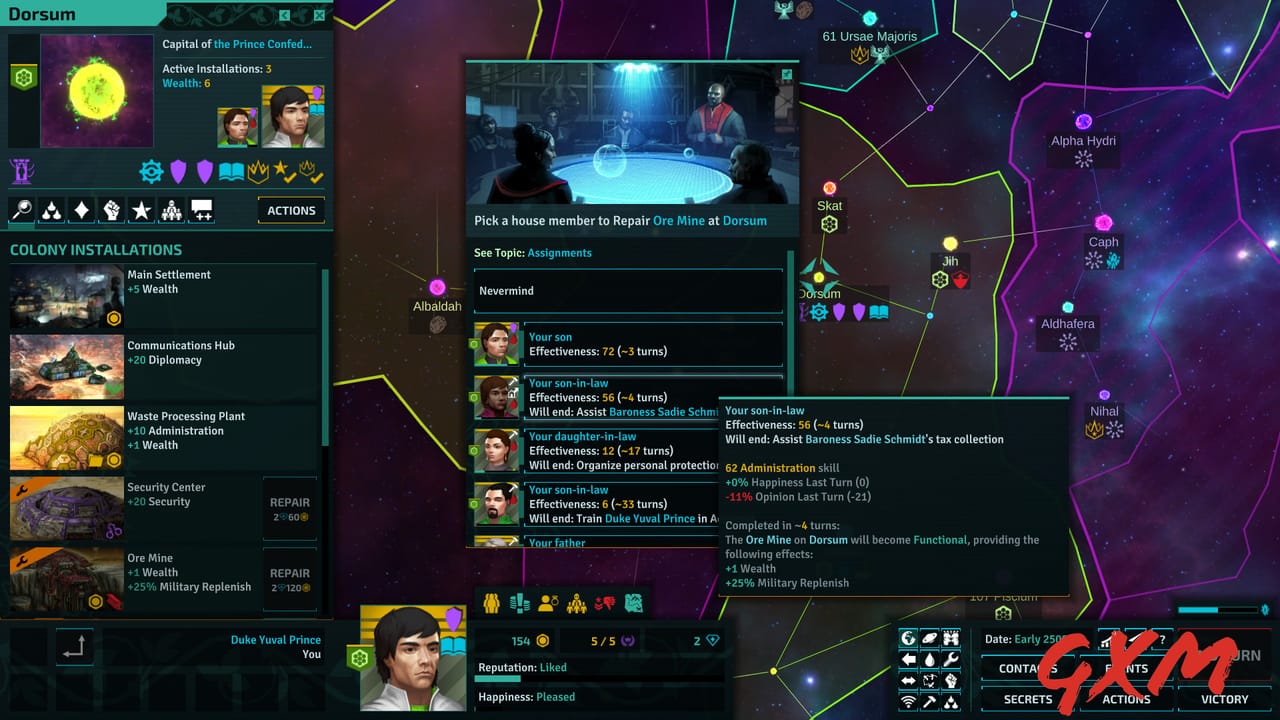Image resolution: width=1280 pixels, height=720 pixels.
Task: Open the See Topic Assignments selector
Action: pyautogui.click(x=560, y=253)
